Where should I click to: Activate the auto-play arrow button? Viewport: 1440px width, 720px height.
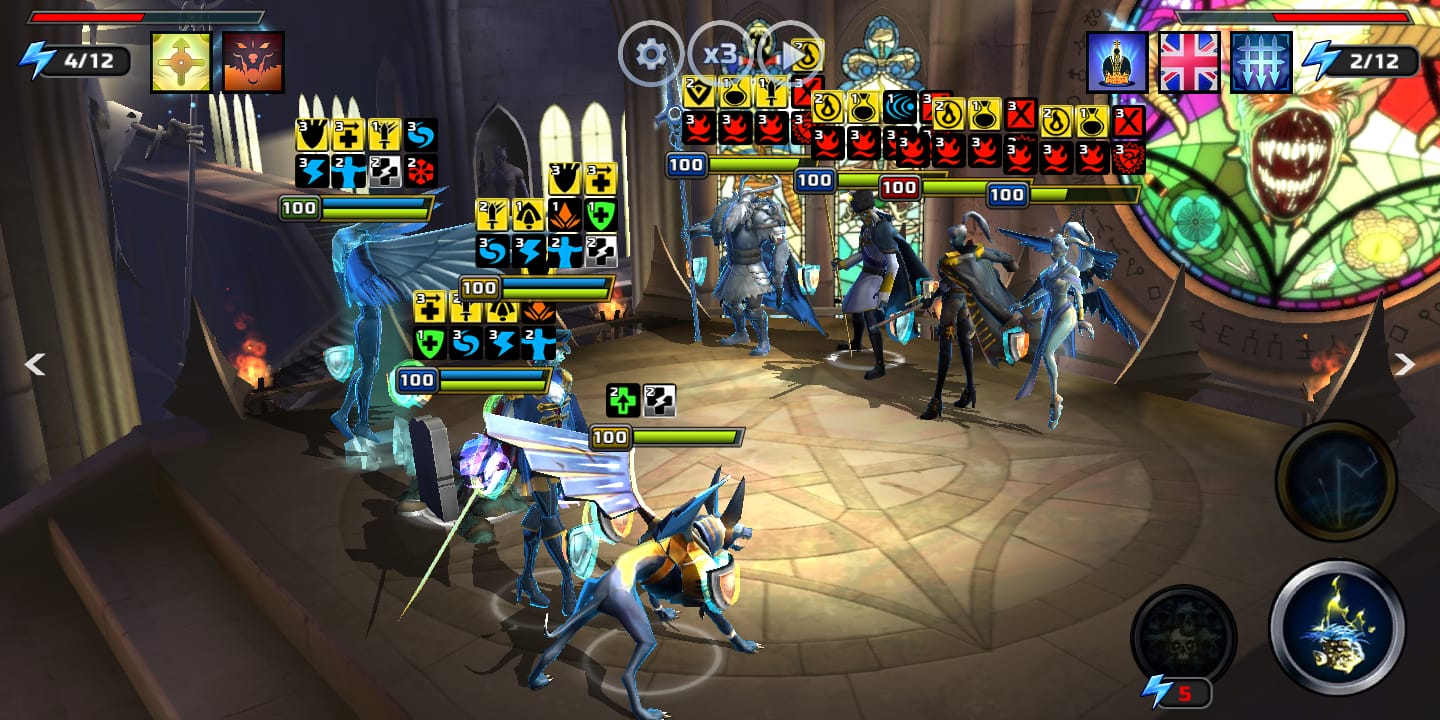coord(789,54)
